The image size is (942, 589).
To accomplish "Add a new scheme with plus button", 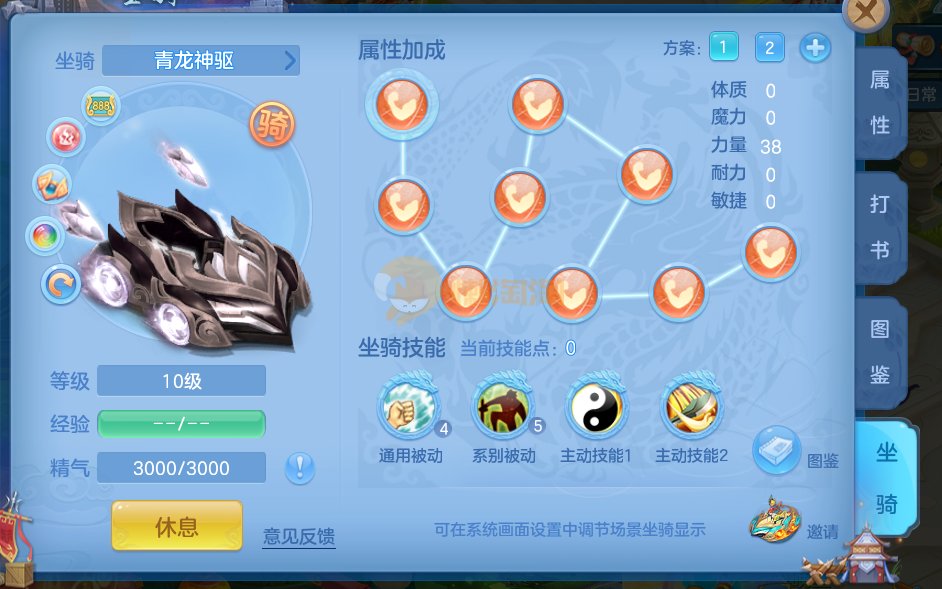I will [x=815, y=47].
